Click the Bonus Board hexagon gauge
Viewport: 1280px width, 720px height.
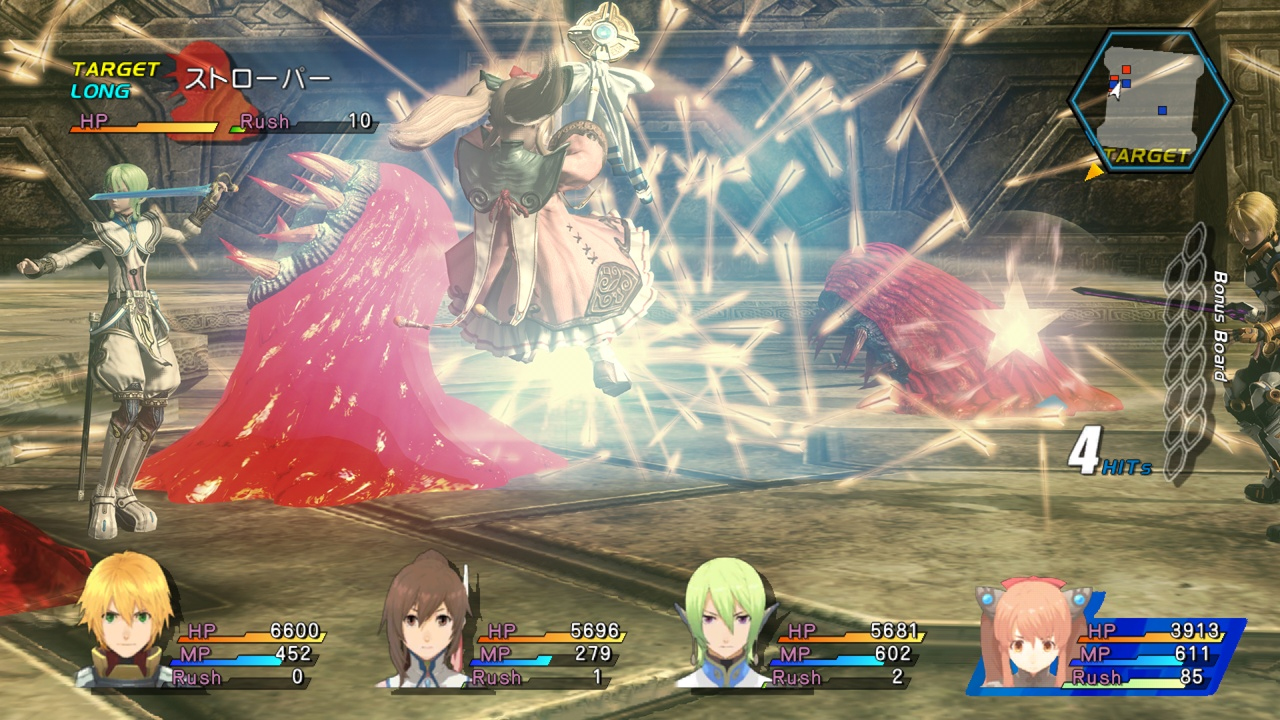tap(1187, 350)
